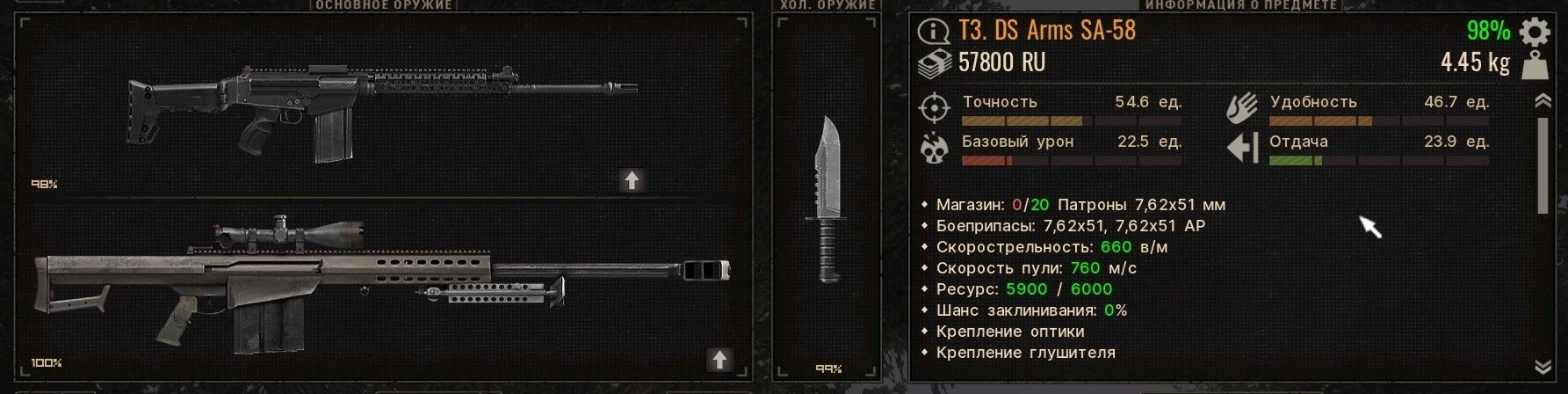Click the item info speech bubble icon
Viewport: 1568px width, 394px height.
pos(933,33)
